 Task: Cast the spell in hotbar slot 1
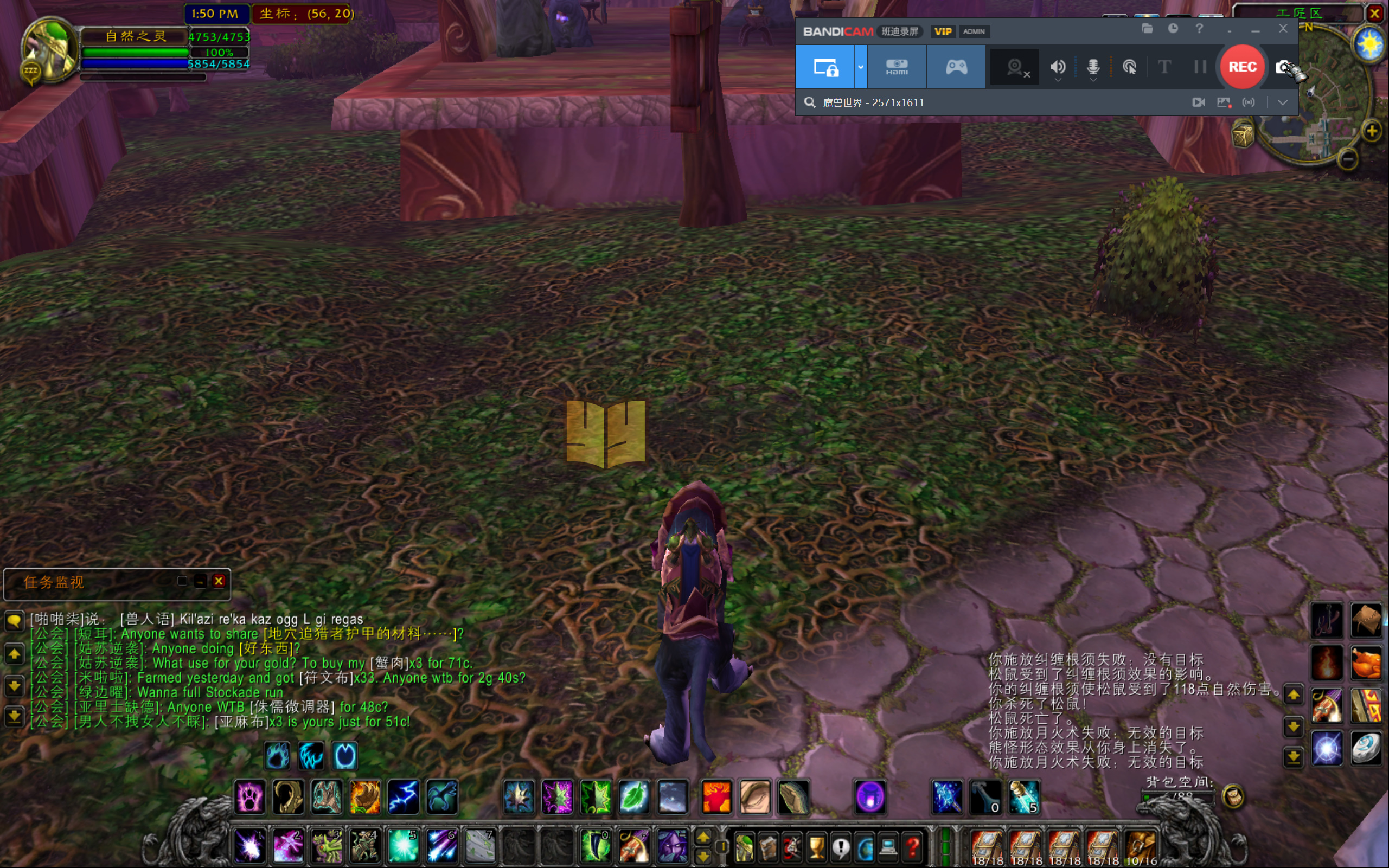[x=250, y=846]
